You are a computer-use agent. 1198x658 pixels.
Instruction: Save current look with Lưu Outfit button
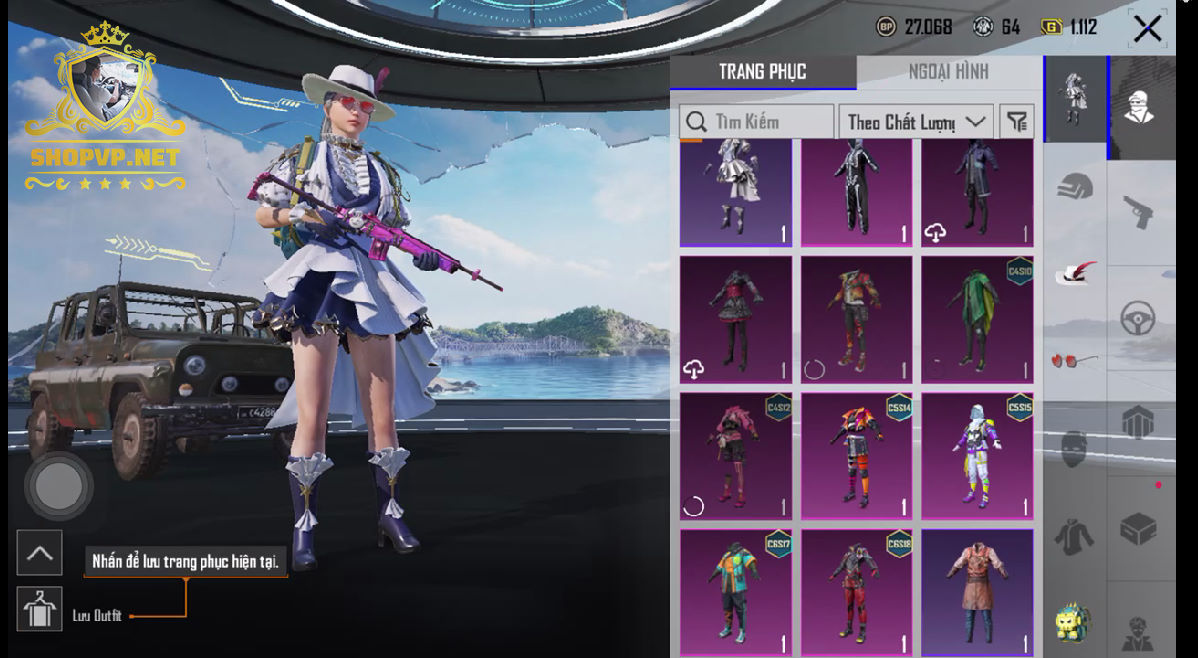pyautogui.click(x=39, y=609)
